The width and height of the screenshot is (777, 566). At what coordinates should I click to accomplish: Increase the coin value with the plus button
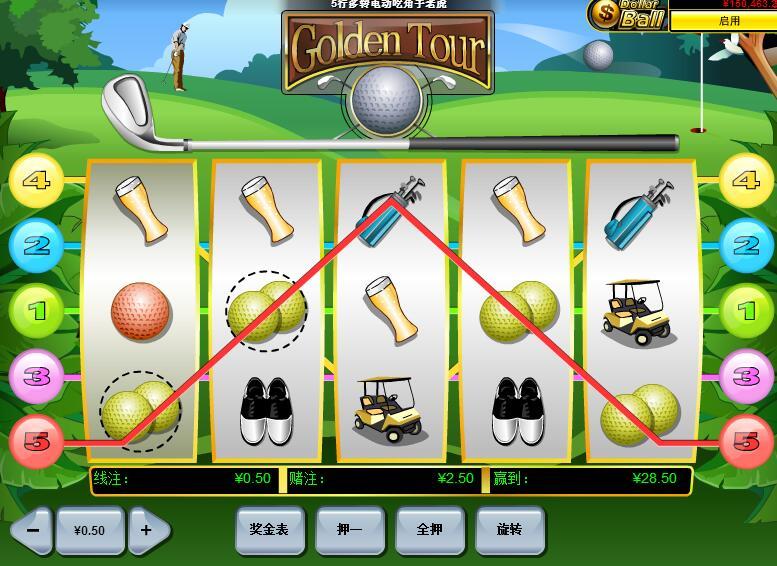point(147,530)
